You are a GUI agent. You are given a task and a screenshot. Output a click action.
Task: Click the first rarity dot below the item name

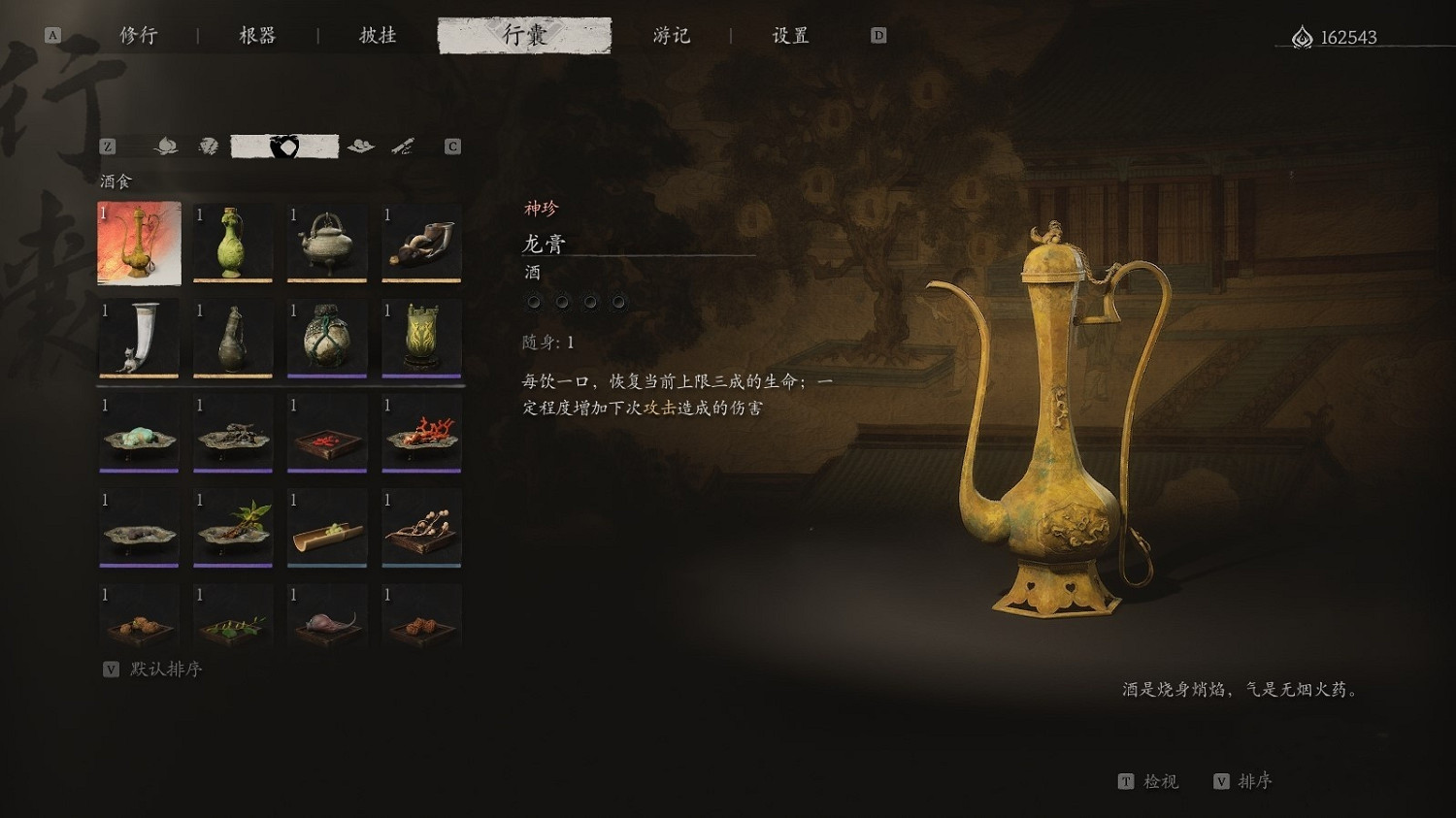[533, 302]
